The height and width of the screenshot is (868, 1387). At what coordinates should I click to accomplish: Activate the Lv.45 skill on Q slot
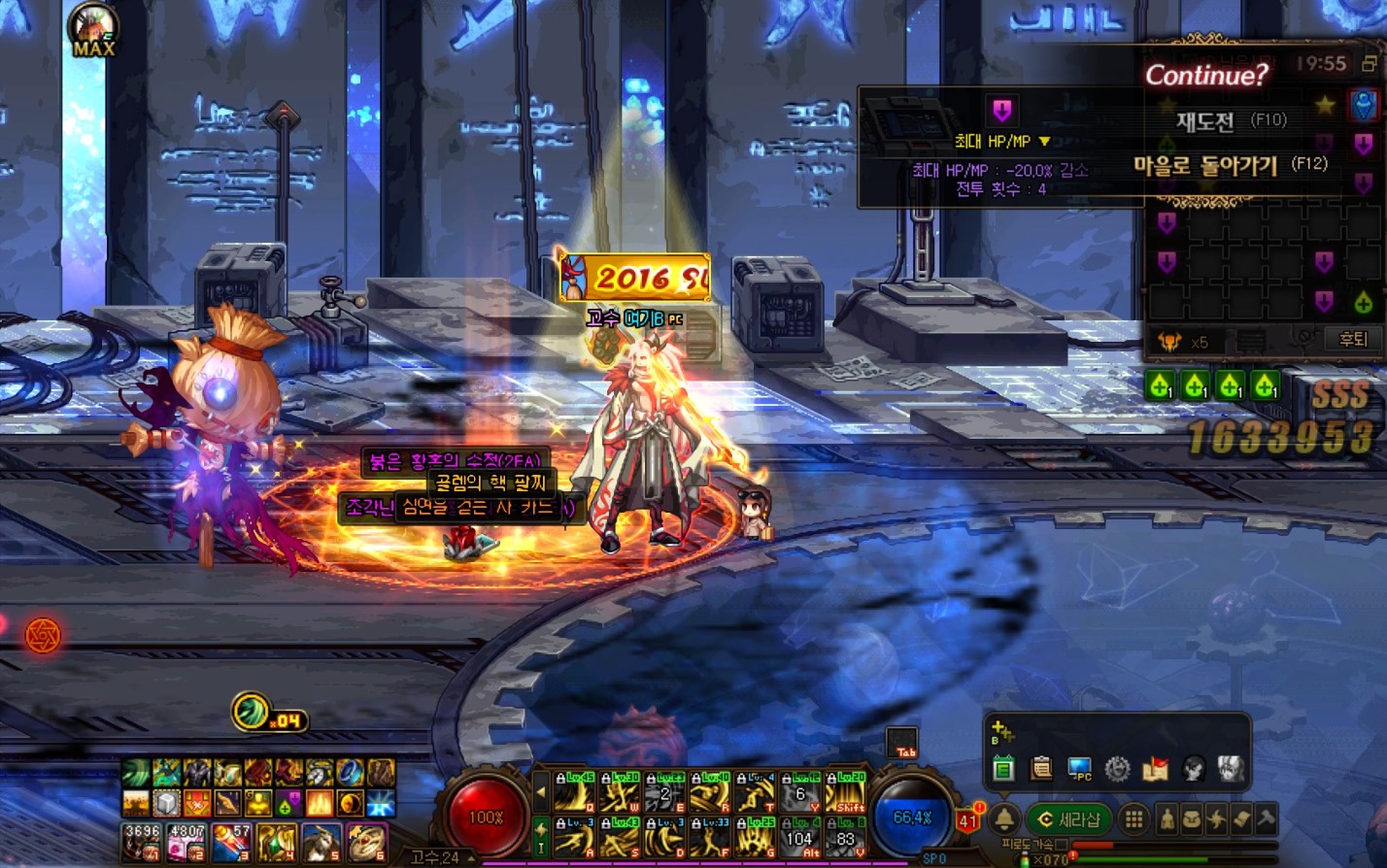[573, 793]
